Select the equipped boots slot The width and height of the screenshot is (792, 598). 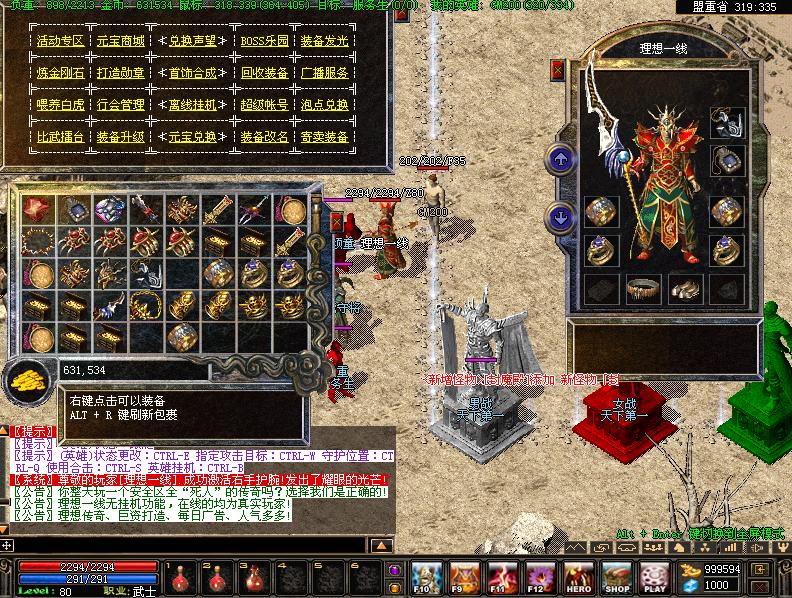(684, 289)
